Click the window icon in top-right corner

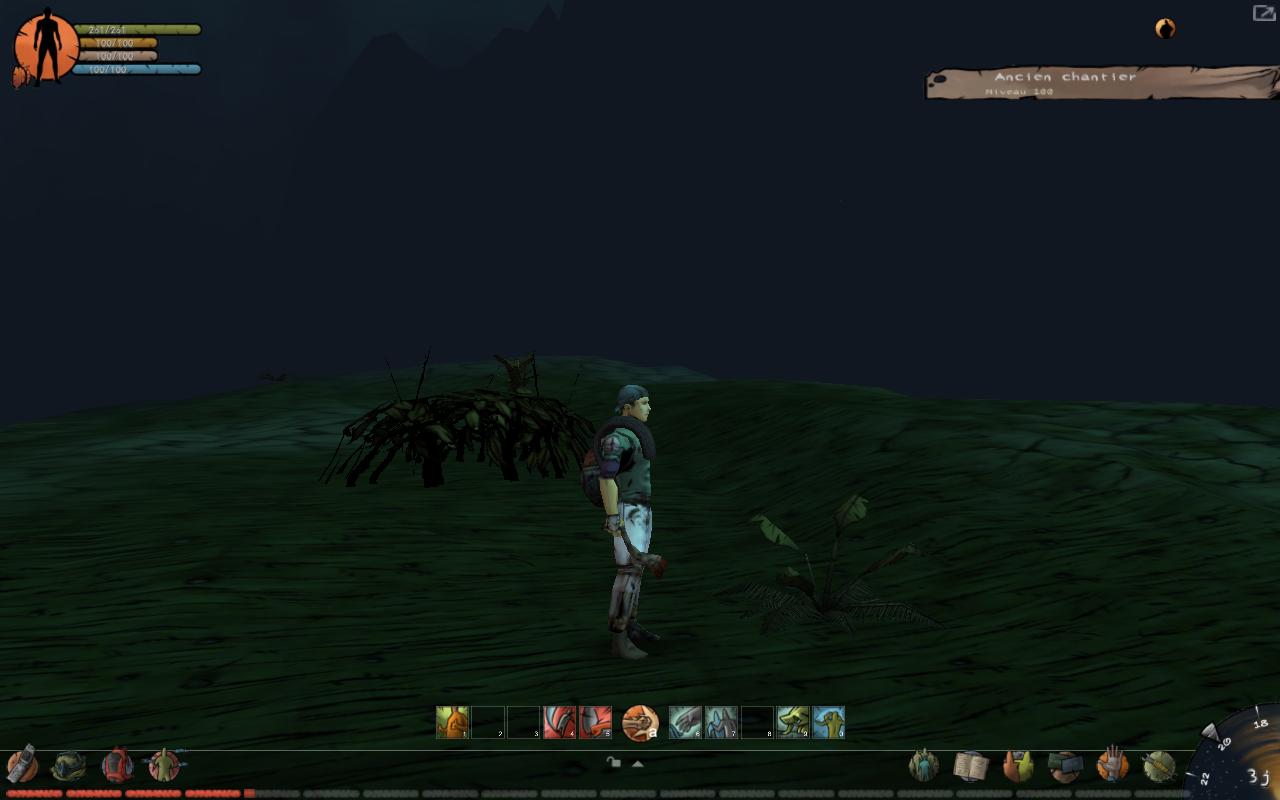[x=1264, y=13]
